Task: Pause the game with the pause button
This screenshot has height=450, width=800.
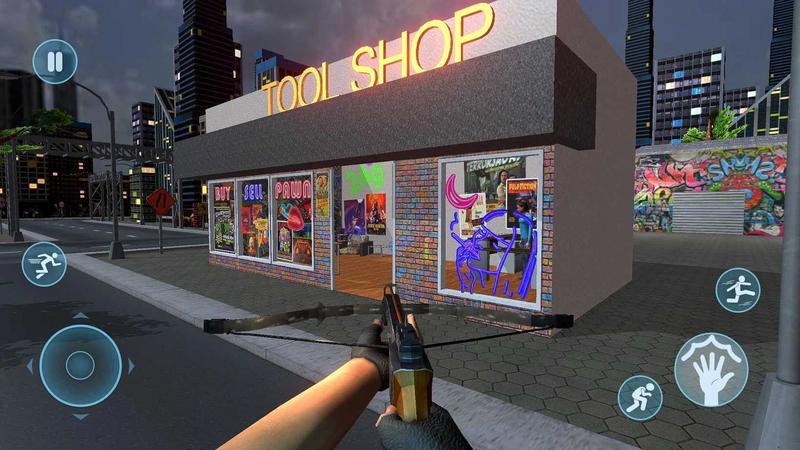Action: tap(55, 61)
